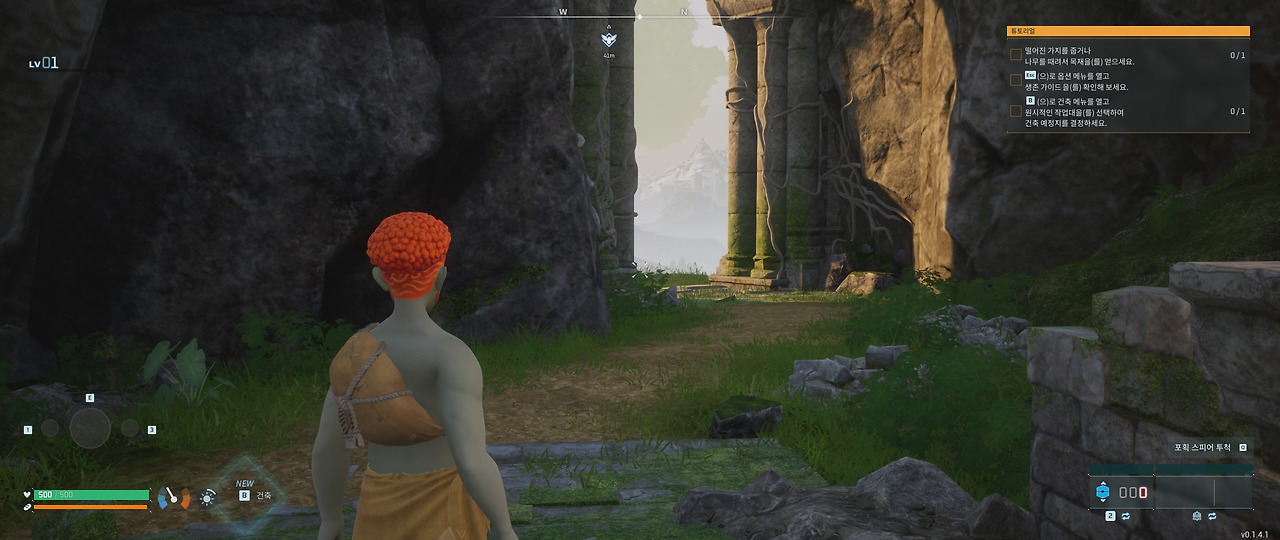Tick the survival guide tutorial objective checkbox
The image size is (1280, 540).
(1016, 80)
